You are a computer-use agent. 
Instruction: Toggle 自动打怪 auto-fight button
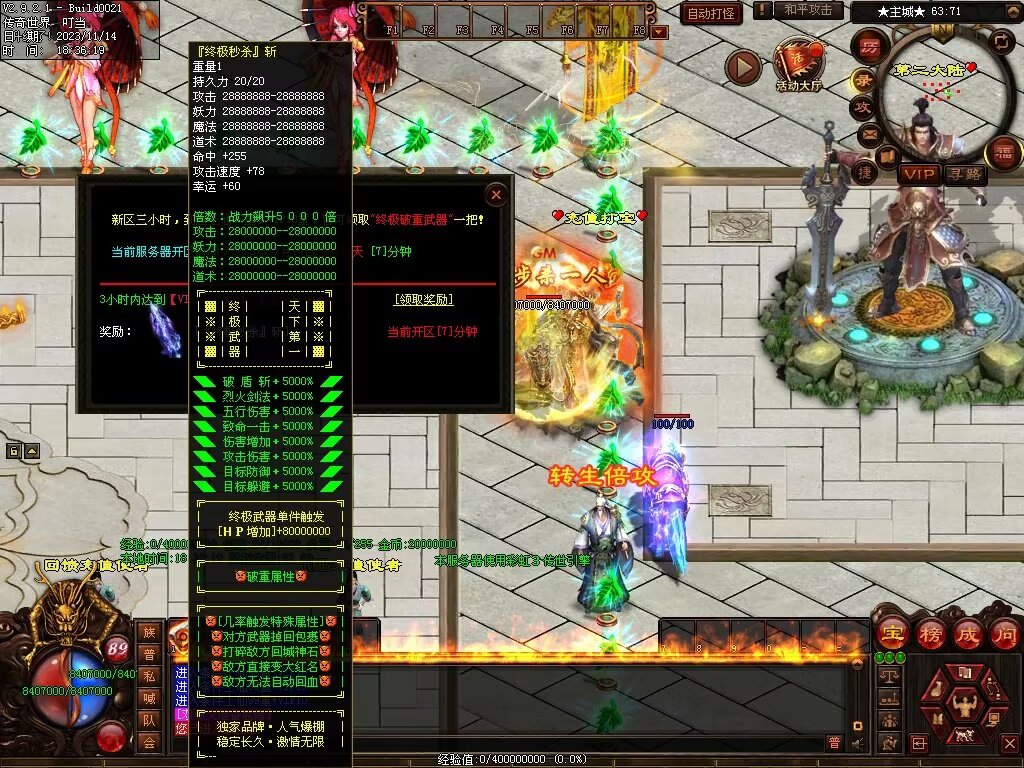click(x=711, y=13)
